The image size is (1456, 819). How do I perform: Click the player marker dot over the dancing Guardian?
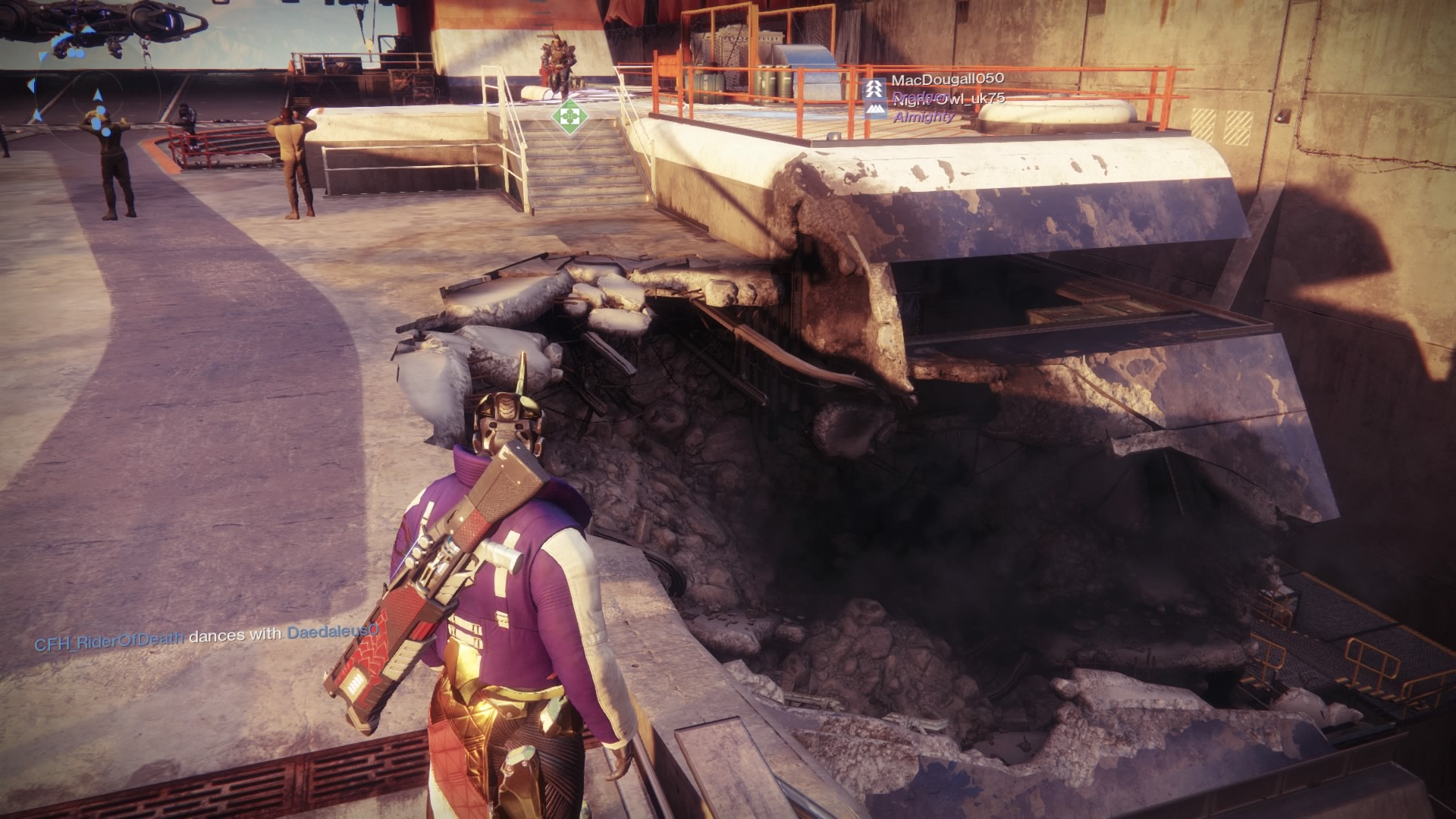[100, 110]
